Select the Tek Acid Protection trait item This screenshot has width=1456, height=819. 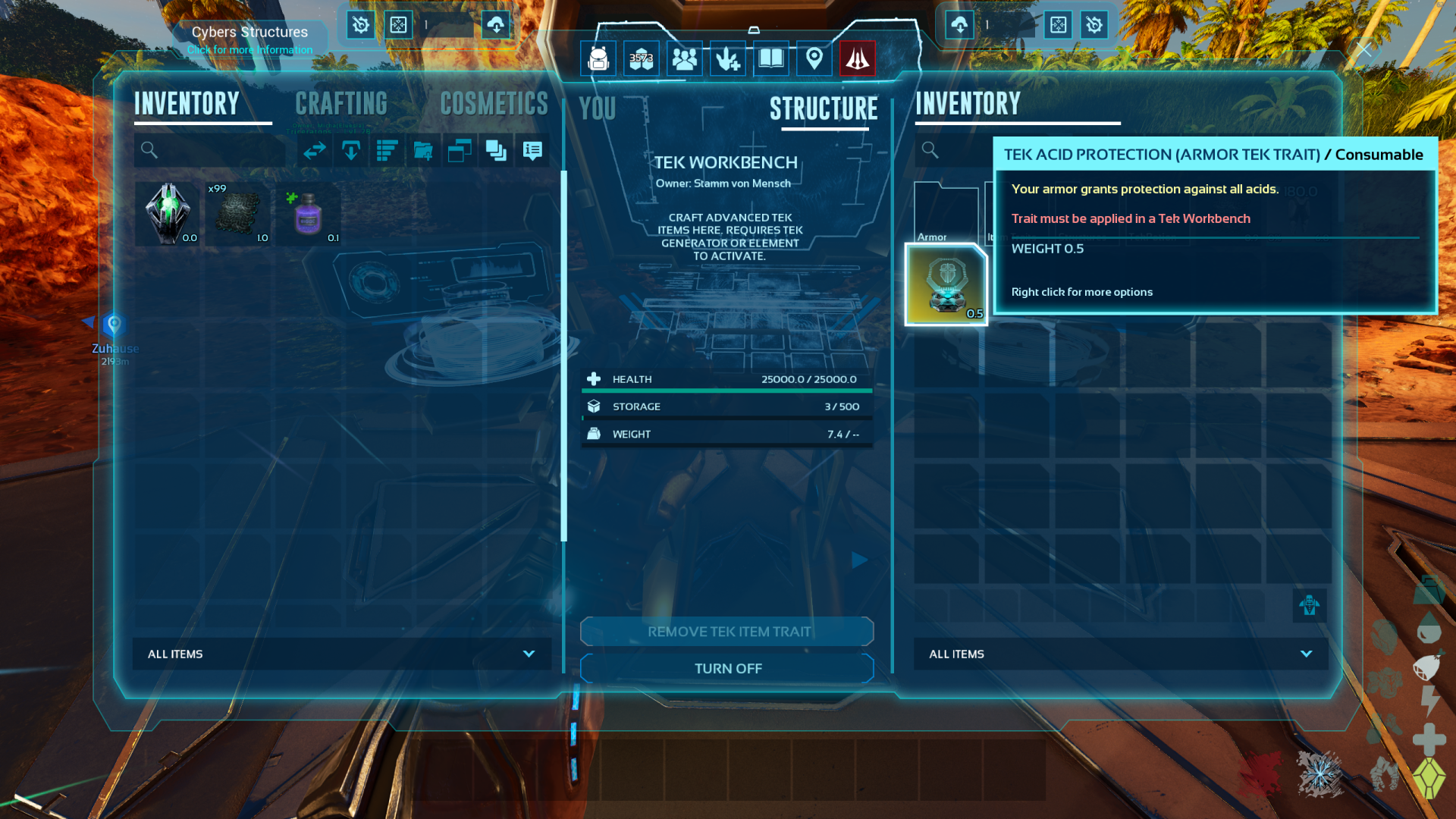tap(946, 284)
